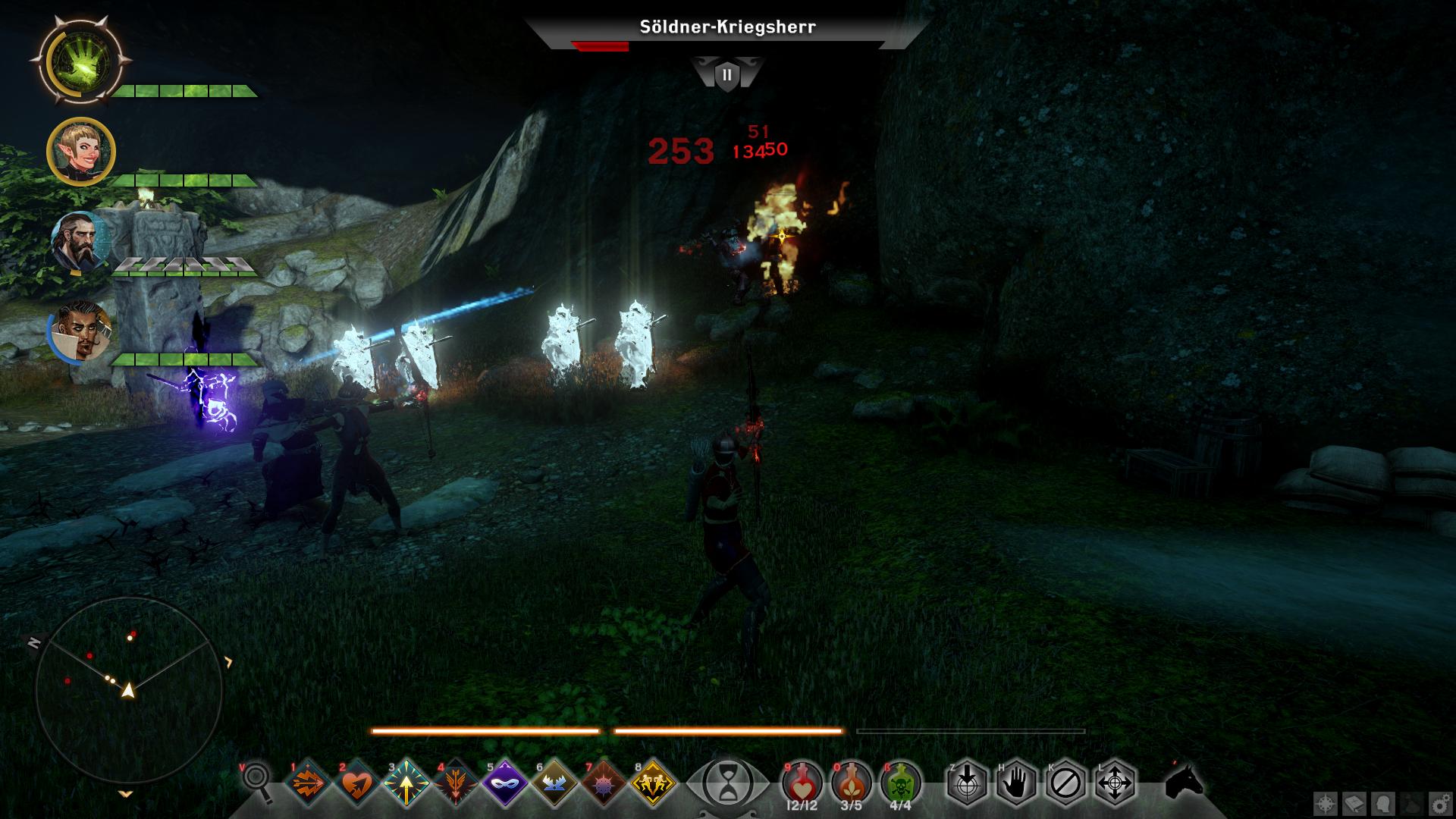This screenshot has height=819, width=1456.
Task: Use the green skull poison flask
Action: point(900,781)
